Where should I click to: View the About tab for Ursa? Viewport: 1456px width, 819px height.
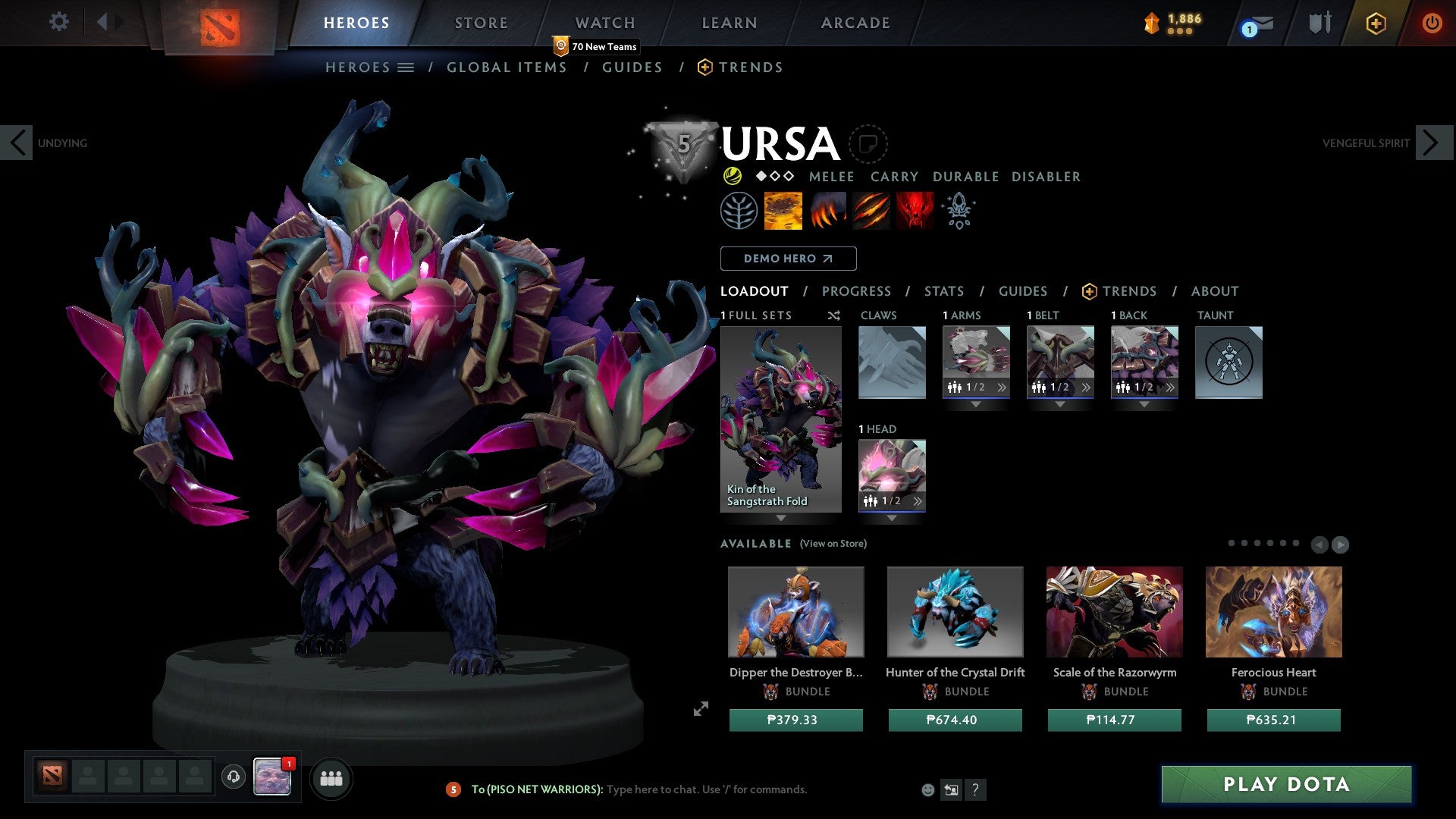1214,291
